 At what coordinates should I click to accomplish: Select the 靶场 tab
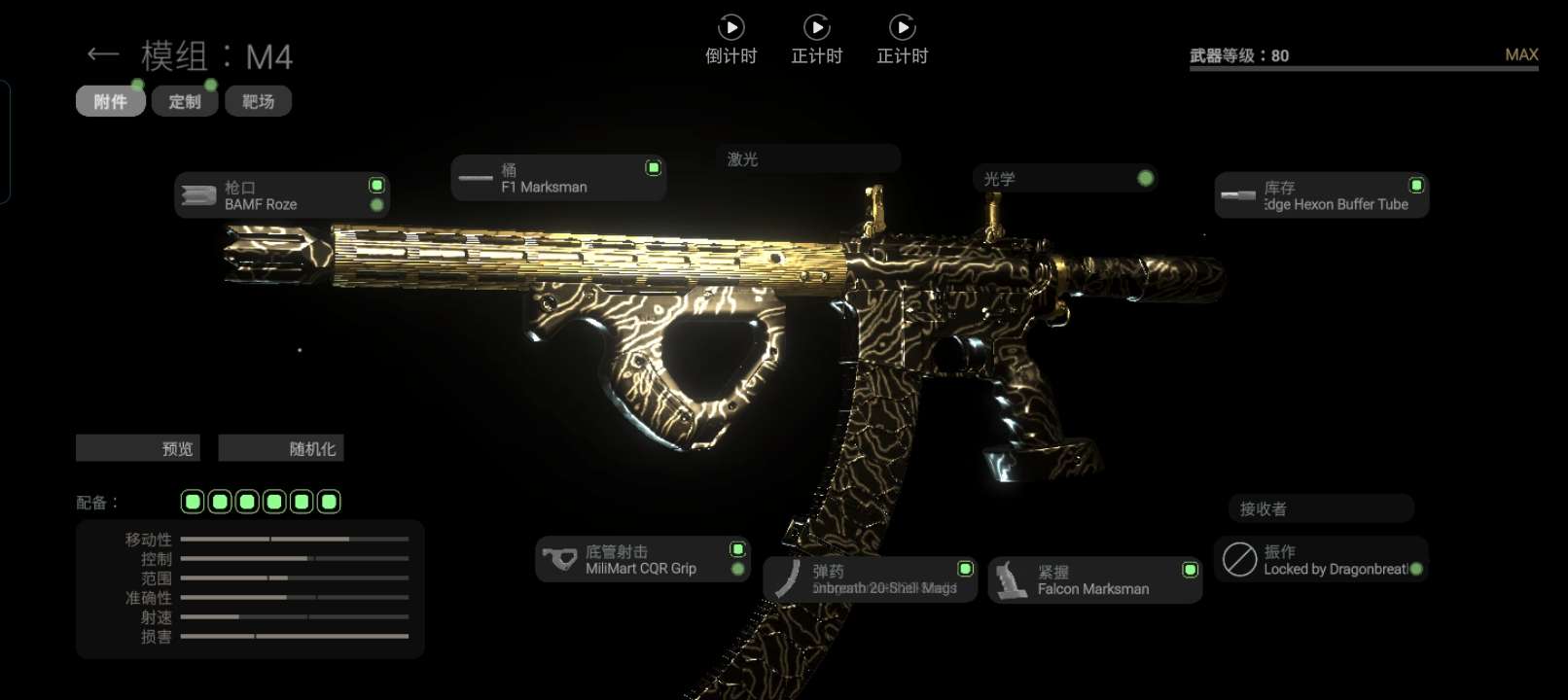coord(258,101)
